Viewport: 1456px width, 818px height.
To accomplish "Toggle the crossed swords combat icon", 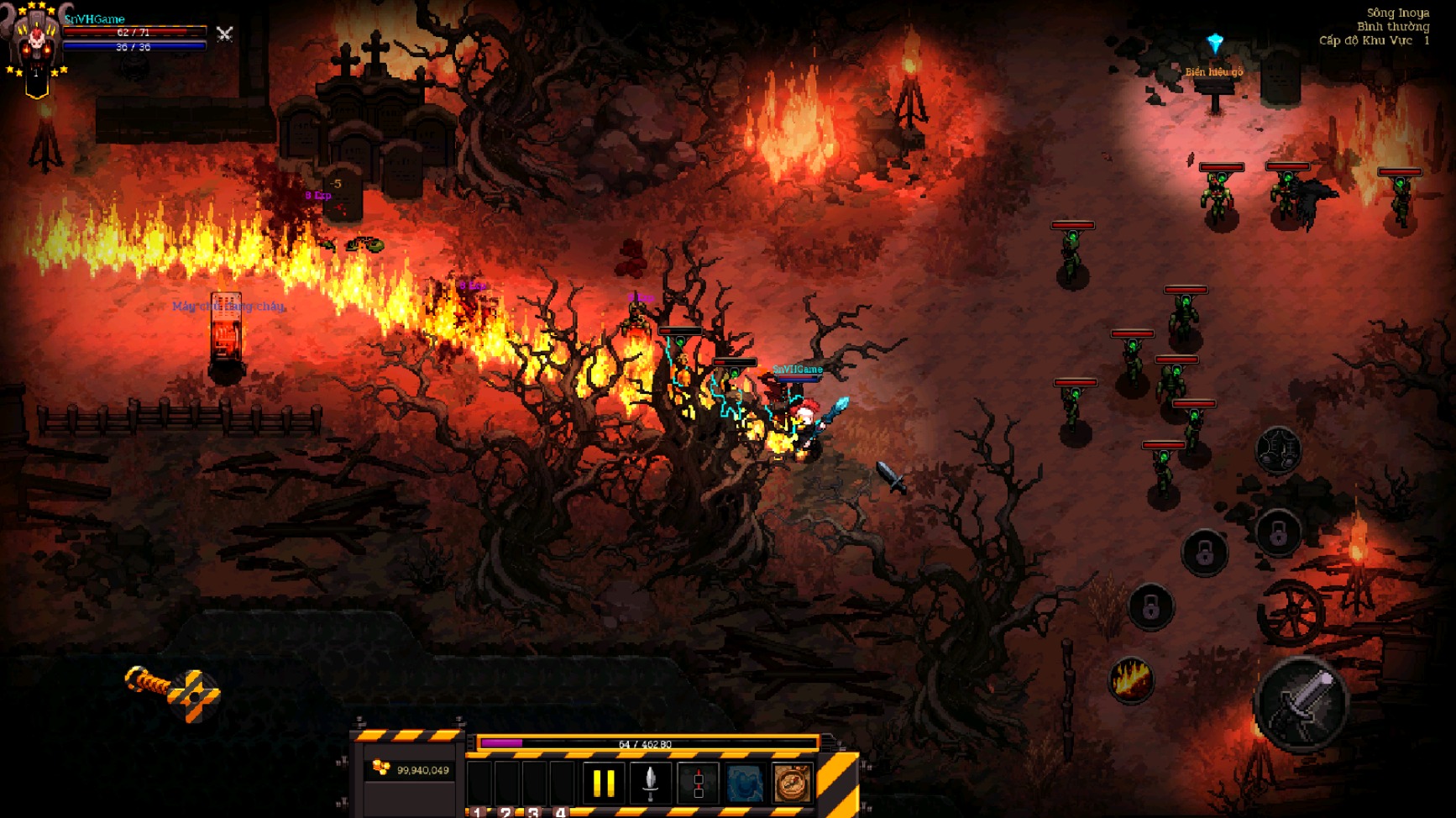I will point(224,34).
